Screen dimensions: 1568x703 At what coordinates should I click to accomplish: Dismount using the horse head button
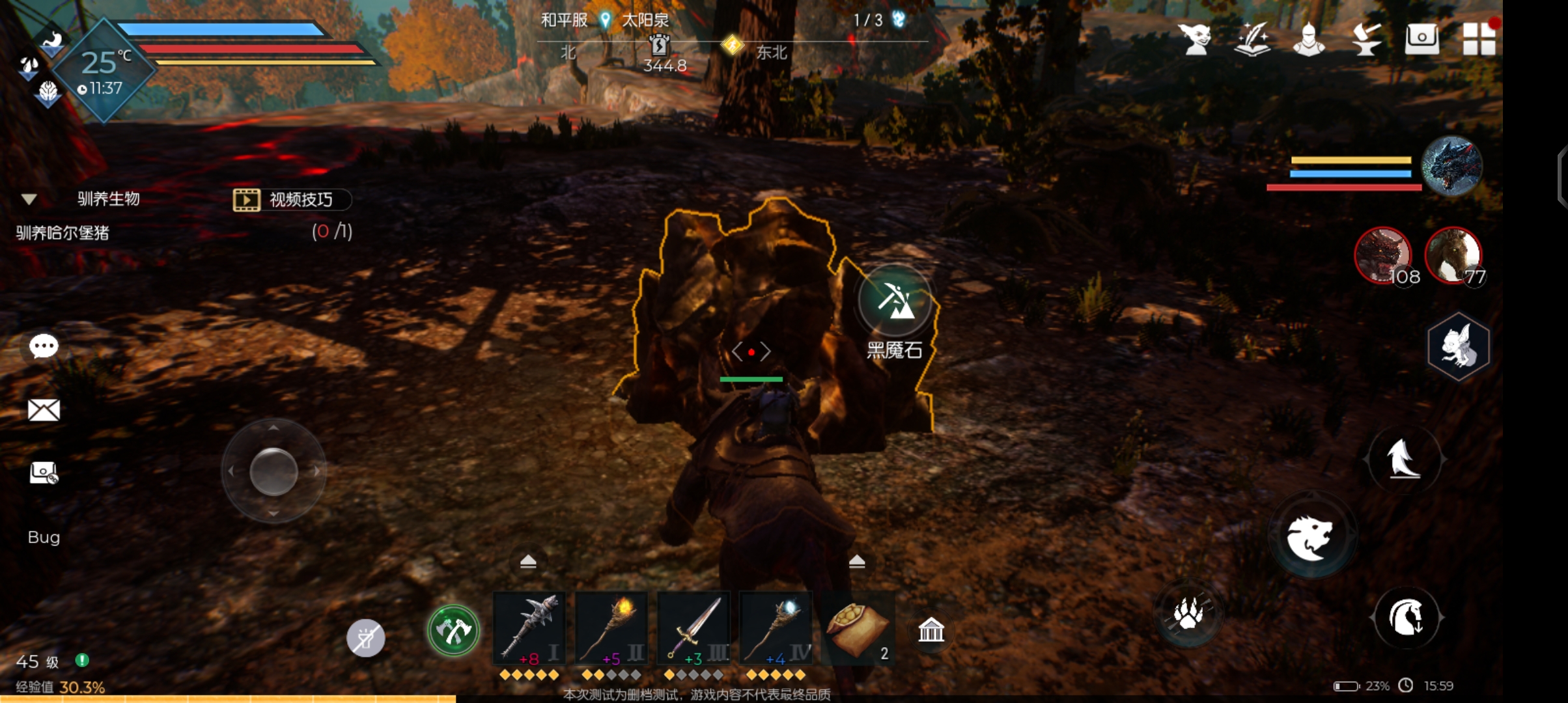coord(1406,617)
